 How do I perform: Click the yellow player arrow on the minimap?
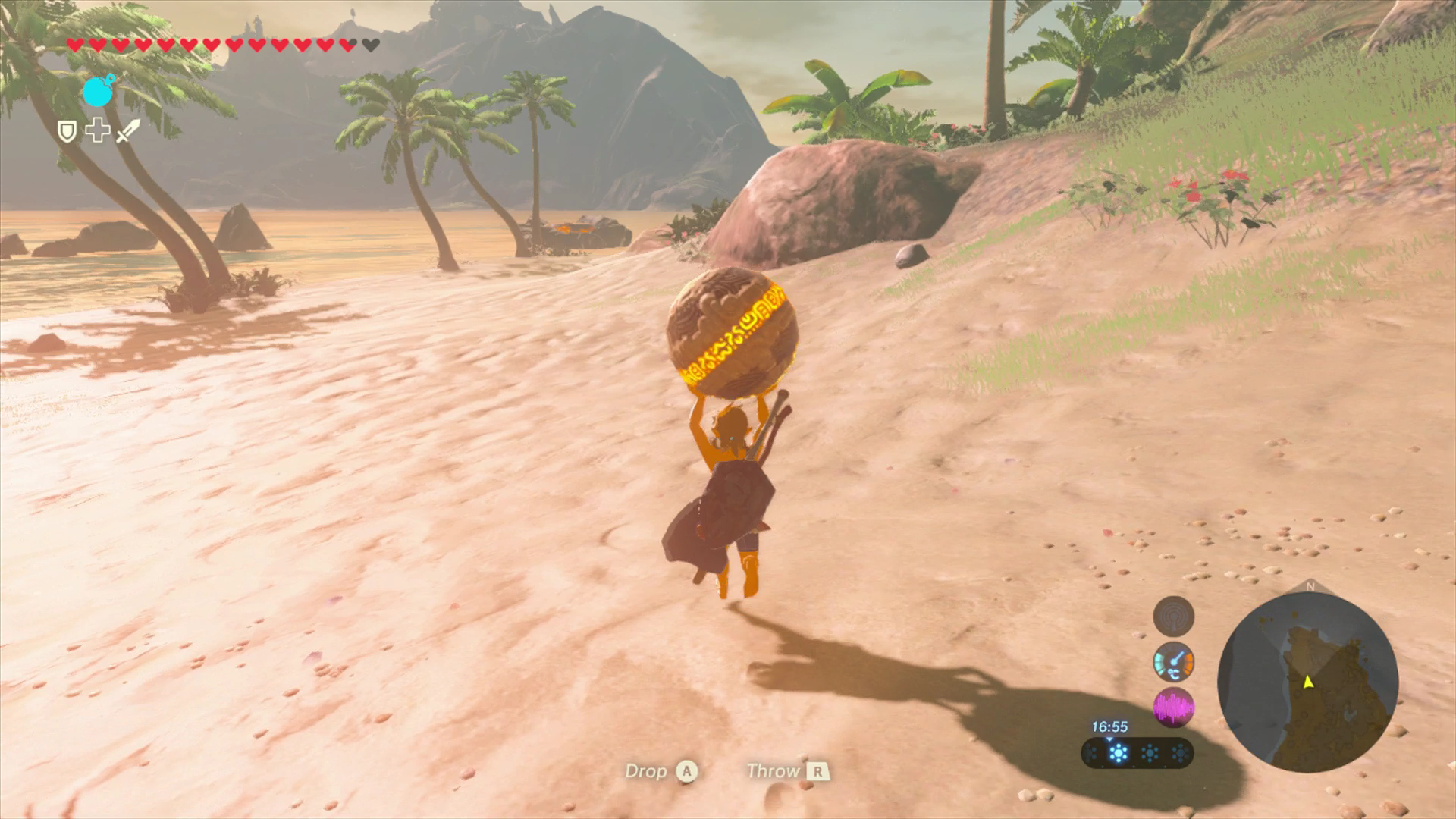[x=1309, y=683]
